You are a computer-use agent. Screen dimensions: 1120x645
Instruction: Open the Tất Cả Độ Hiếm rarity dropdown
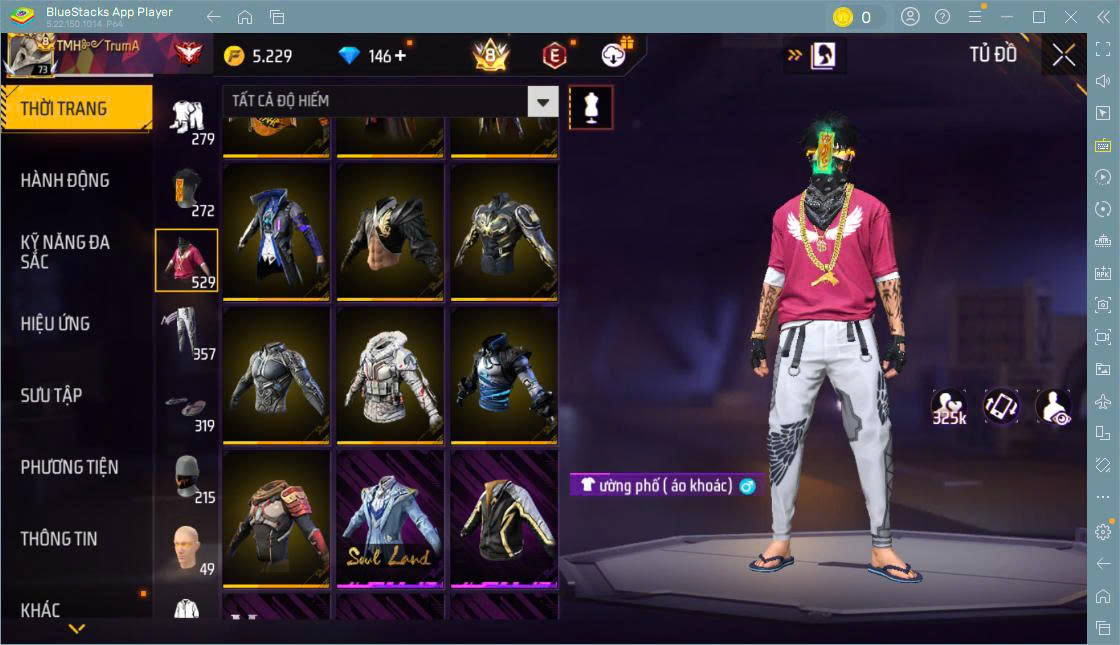[542, 101]
